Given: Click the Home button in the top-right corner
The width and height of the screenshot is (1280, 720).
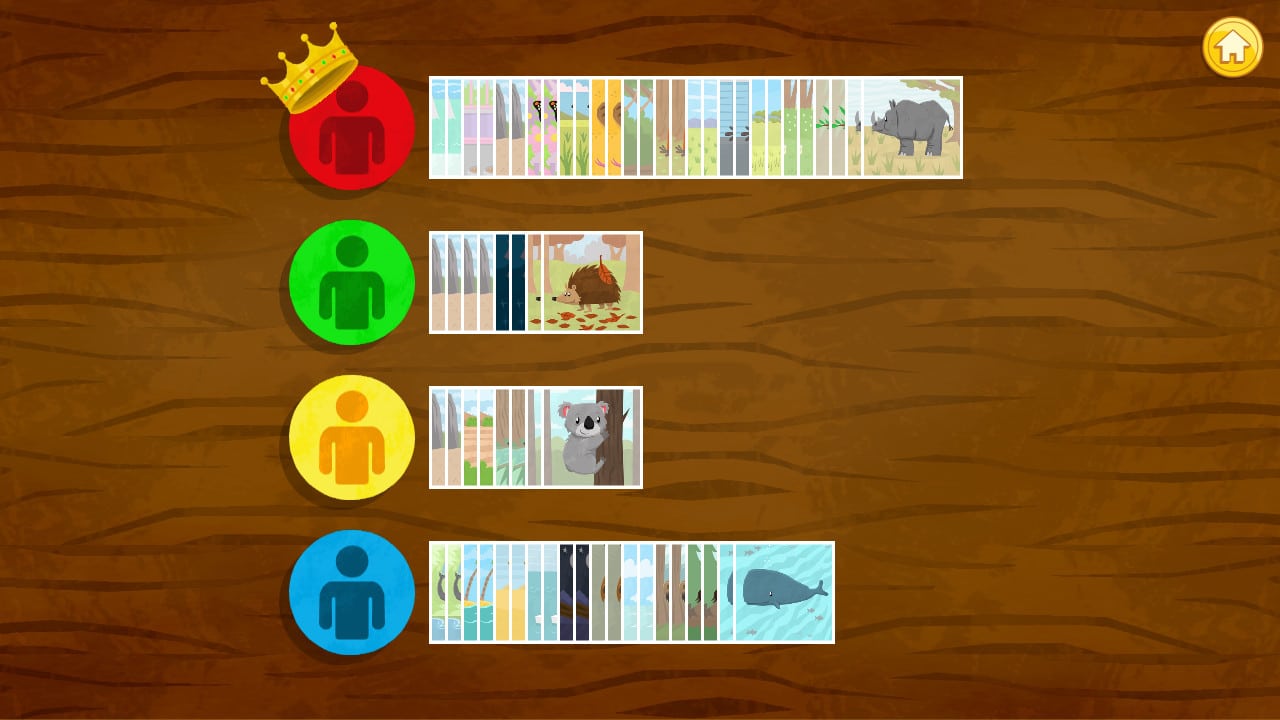Looking at the screenshot, I should point(1232,46).
